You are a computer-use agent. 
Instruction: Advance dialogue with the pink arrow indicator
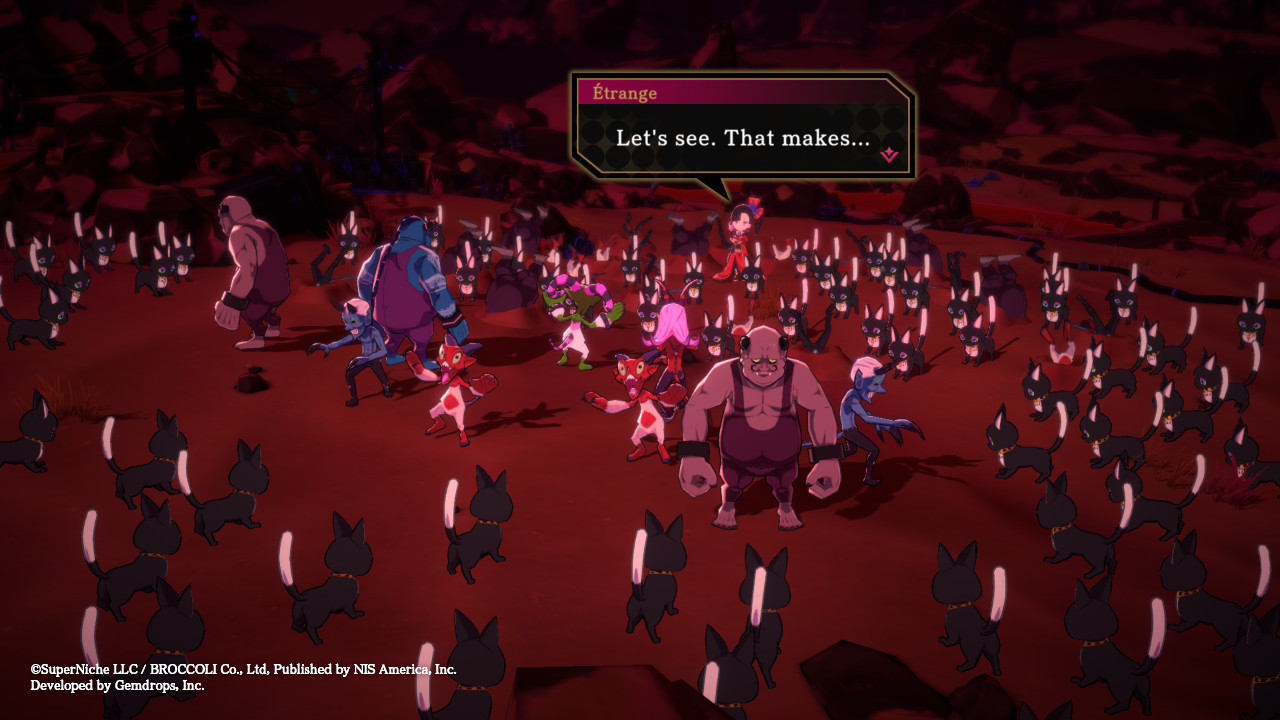coord(888,155)
